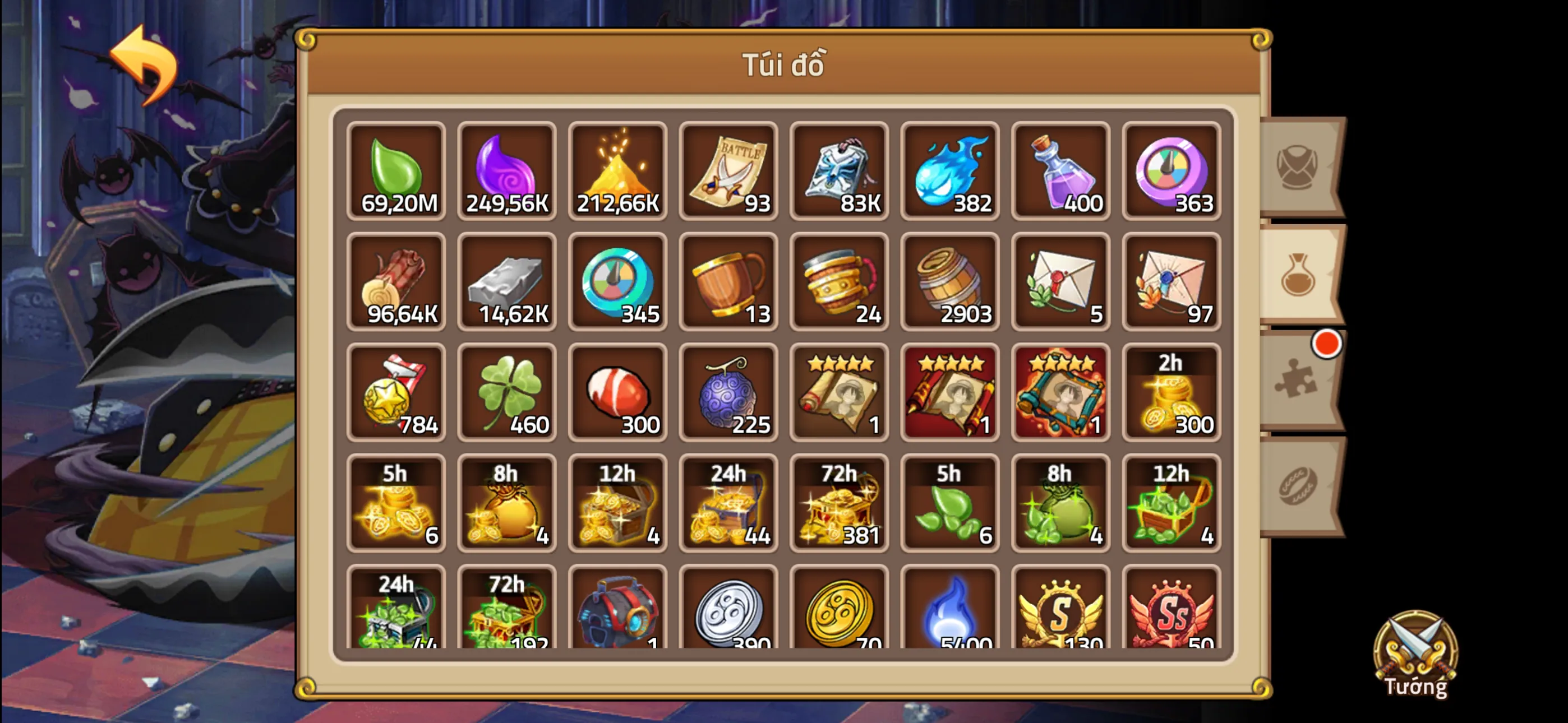Select the silver ingot item
The image size is (1568, 723).
click(x=506, y=283)
